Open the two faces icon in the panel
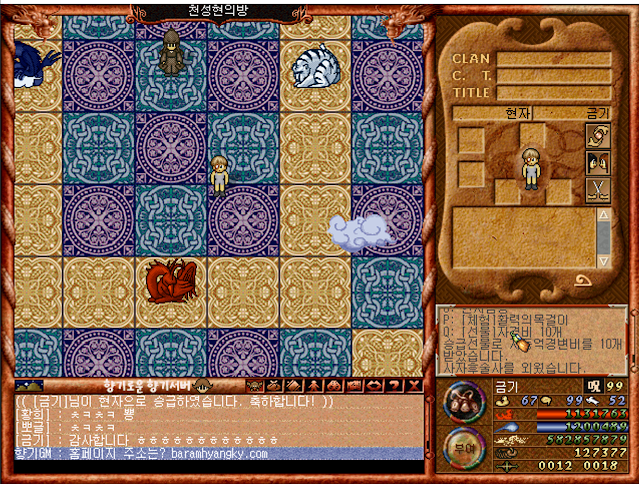 pyautogui.click(x=597, y=163)
